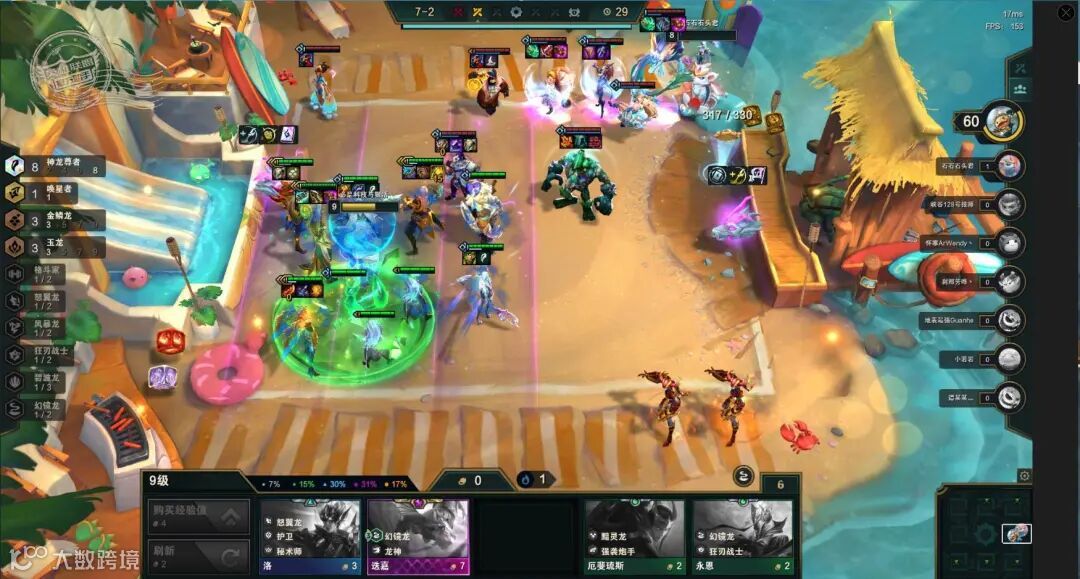This screenshot has width=1080, height=579.
Task: Refresh the shop with the 刷新 button
Action: 198,555
